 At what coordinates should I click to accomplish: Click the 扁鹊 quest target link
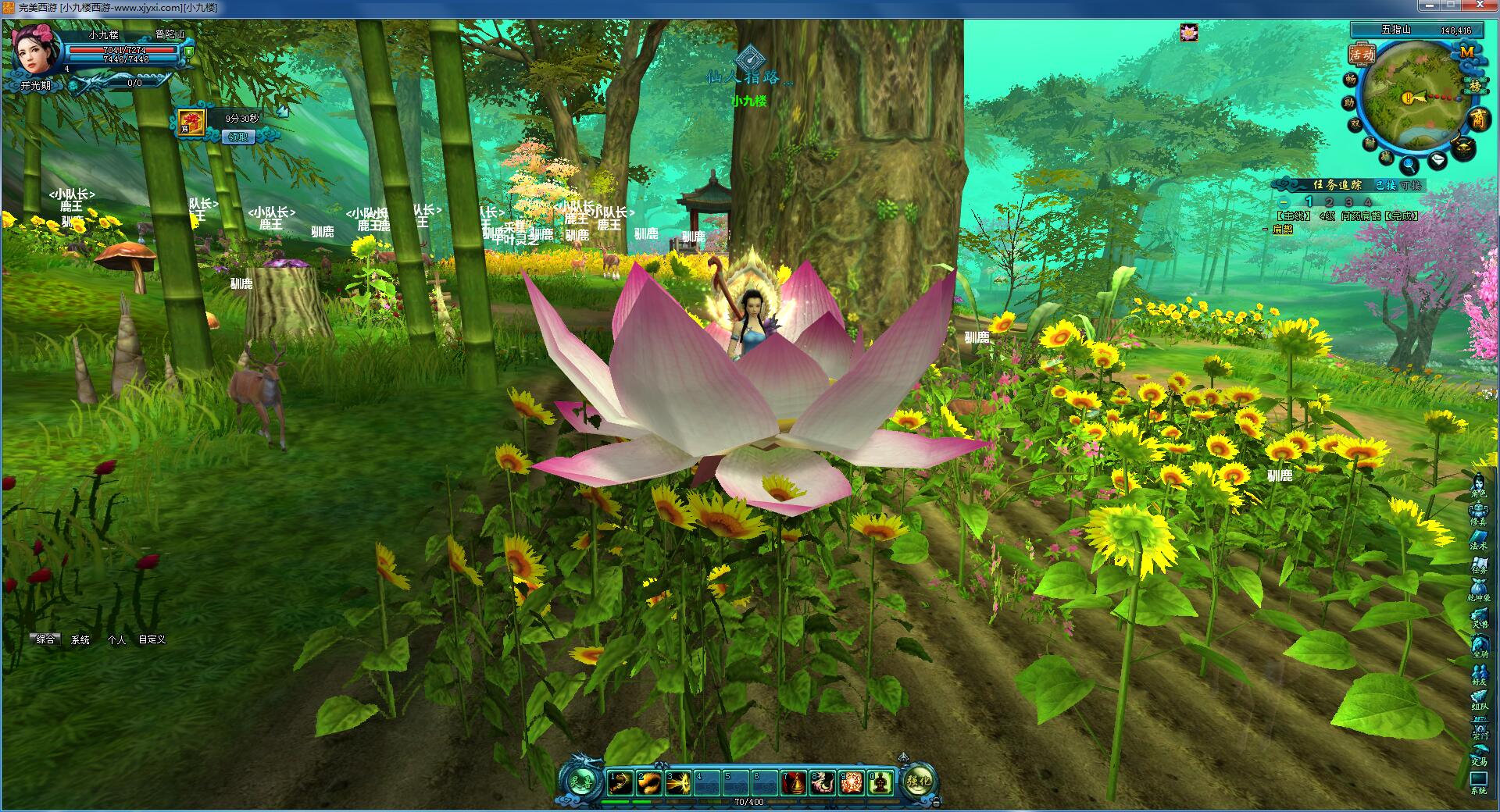click(x=1282, y=230)
